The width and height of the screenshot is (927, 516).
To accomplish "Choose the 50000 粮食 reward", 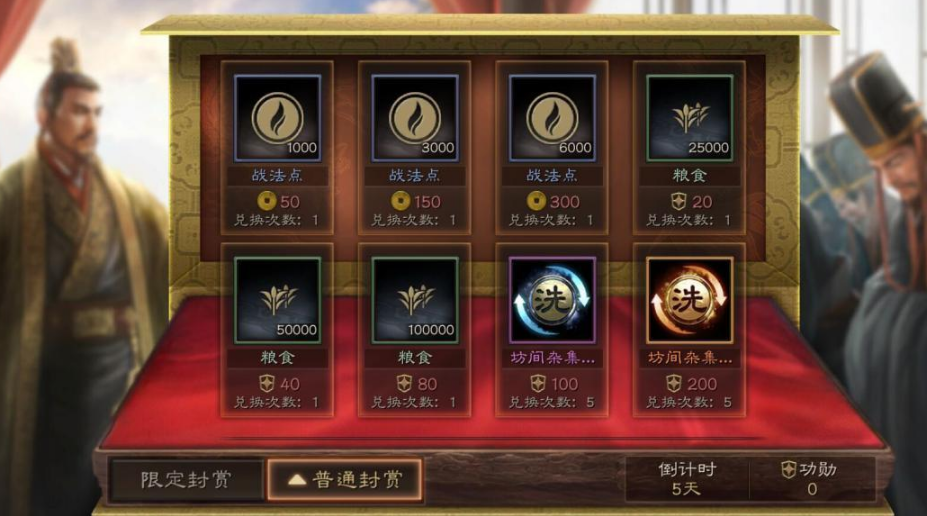I will pyautogui.click(x=277, y=300).
